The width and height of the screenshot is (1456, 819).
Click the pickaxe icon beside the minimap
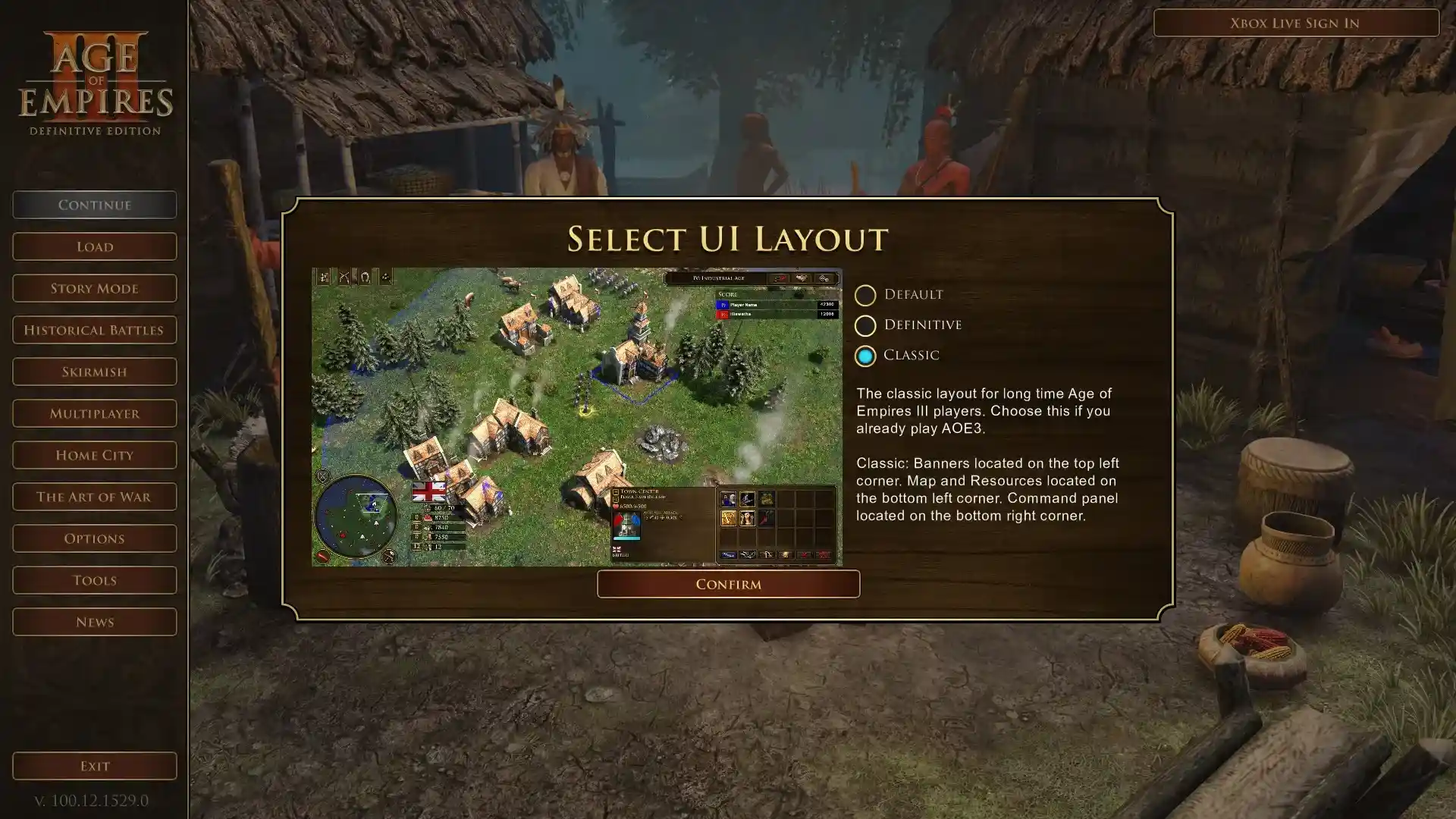[x=389, y=557]
